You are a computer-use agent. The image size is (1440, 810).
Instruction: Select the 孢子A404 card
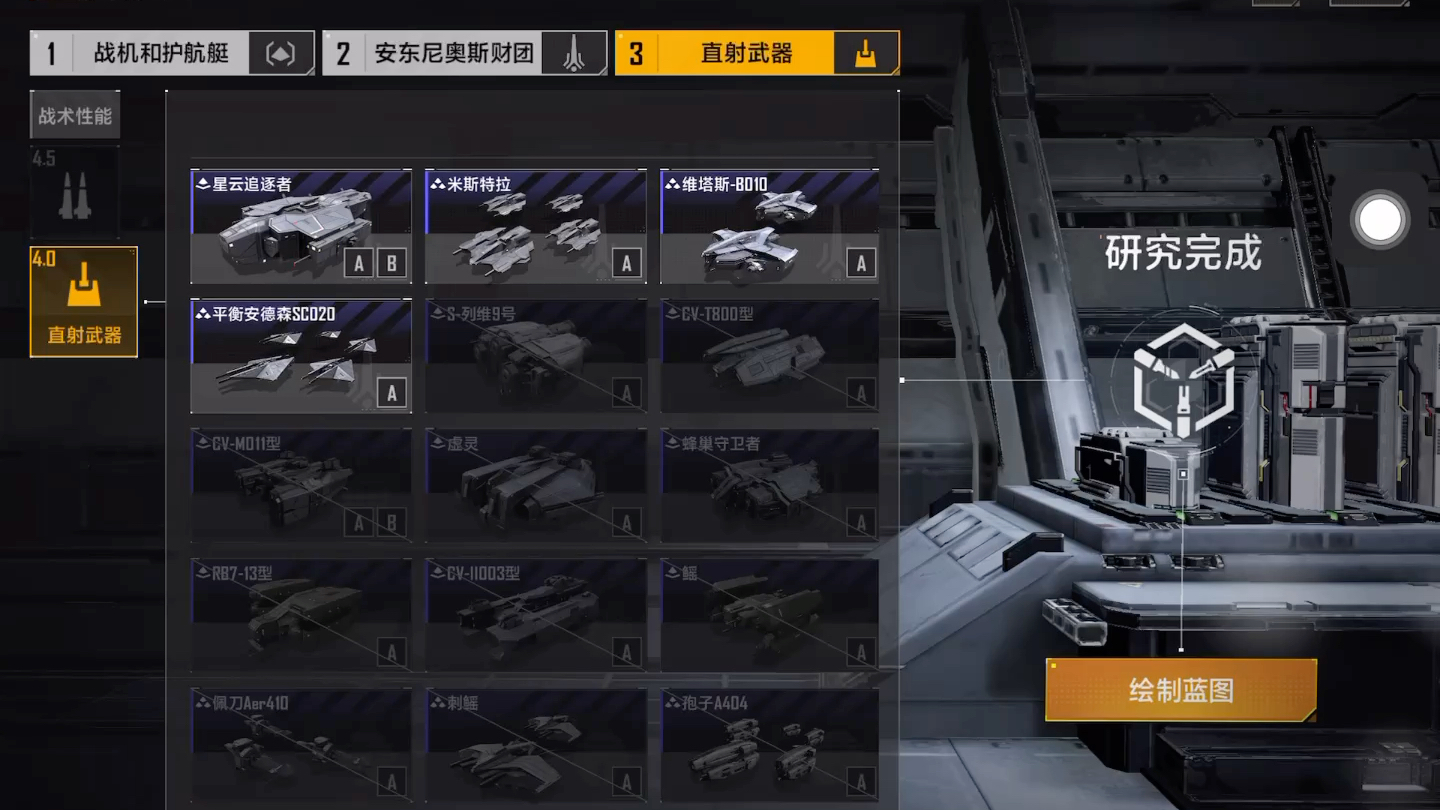768,744
